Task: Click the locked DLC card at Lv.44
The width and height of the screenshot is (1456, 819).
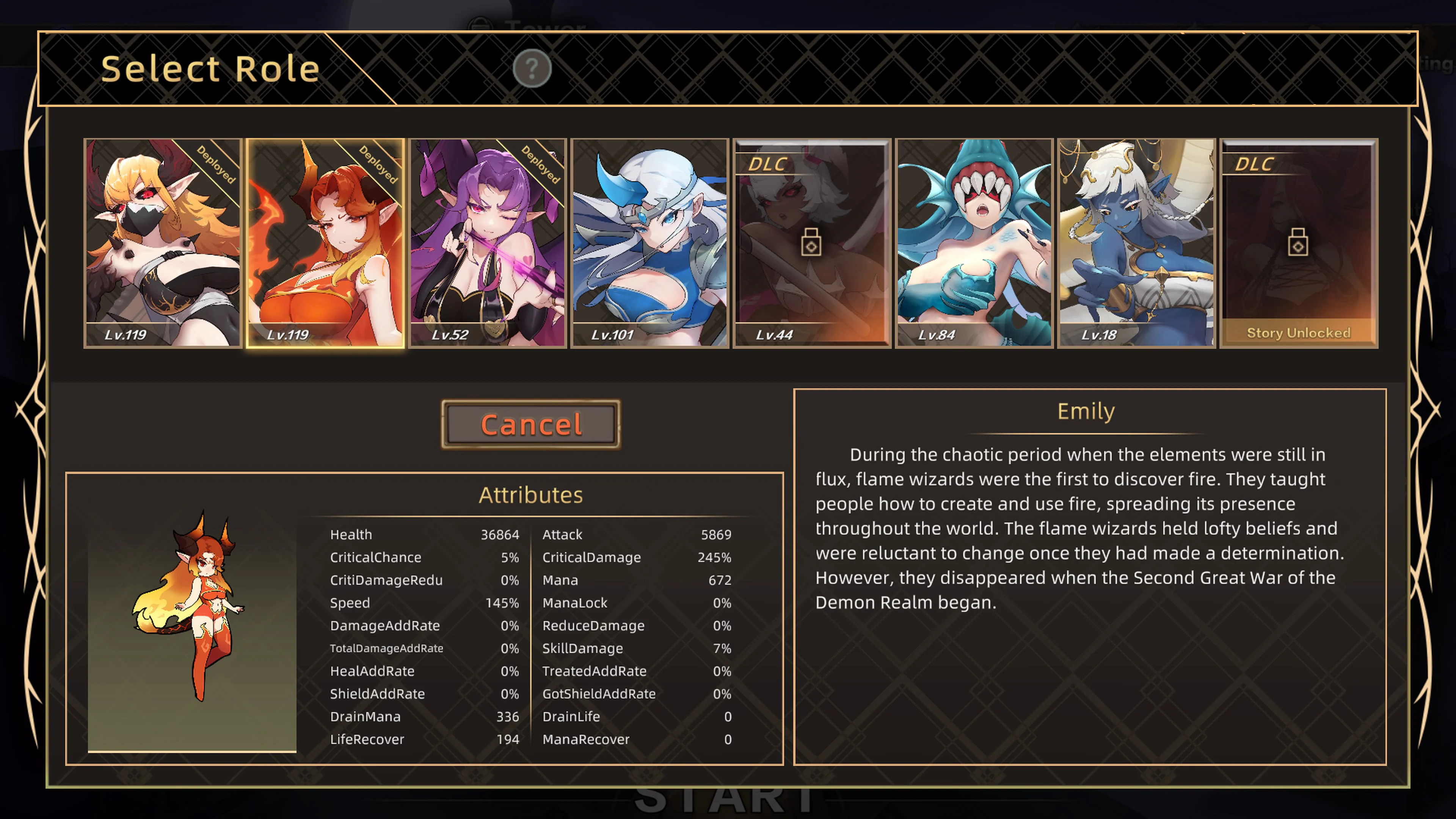Action: (812, 243)
